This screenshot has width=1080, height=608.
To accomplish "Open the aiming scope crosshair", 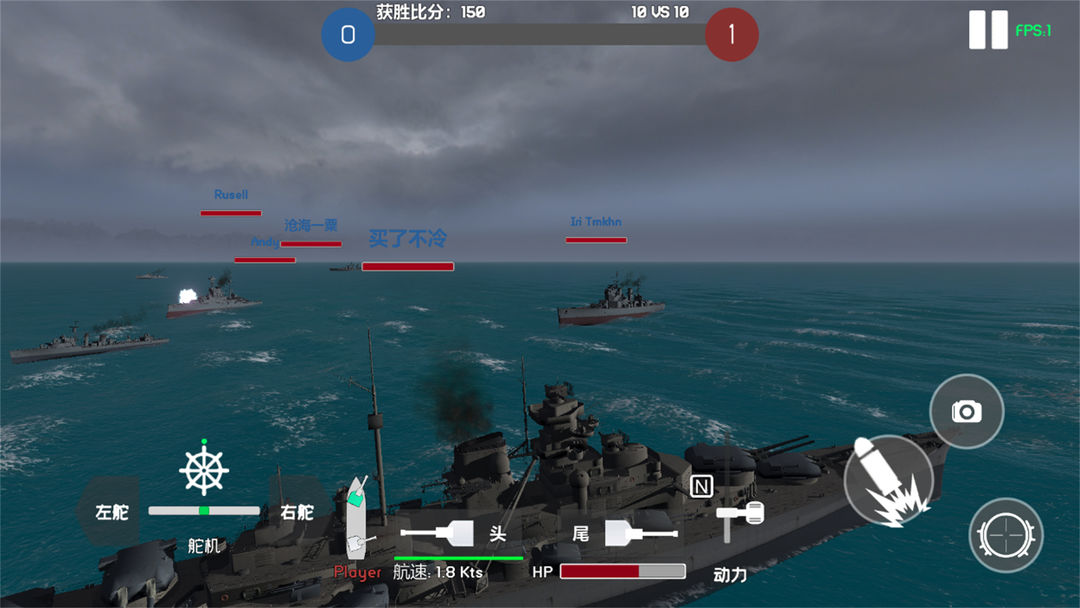I will (1005, 536).
